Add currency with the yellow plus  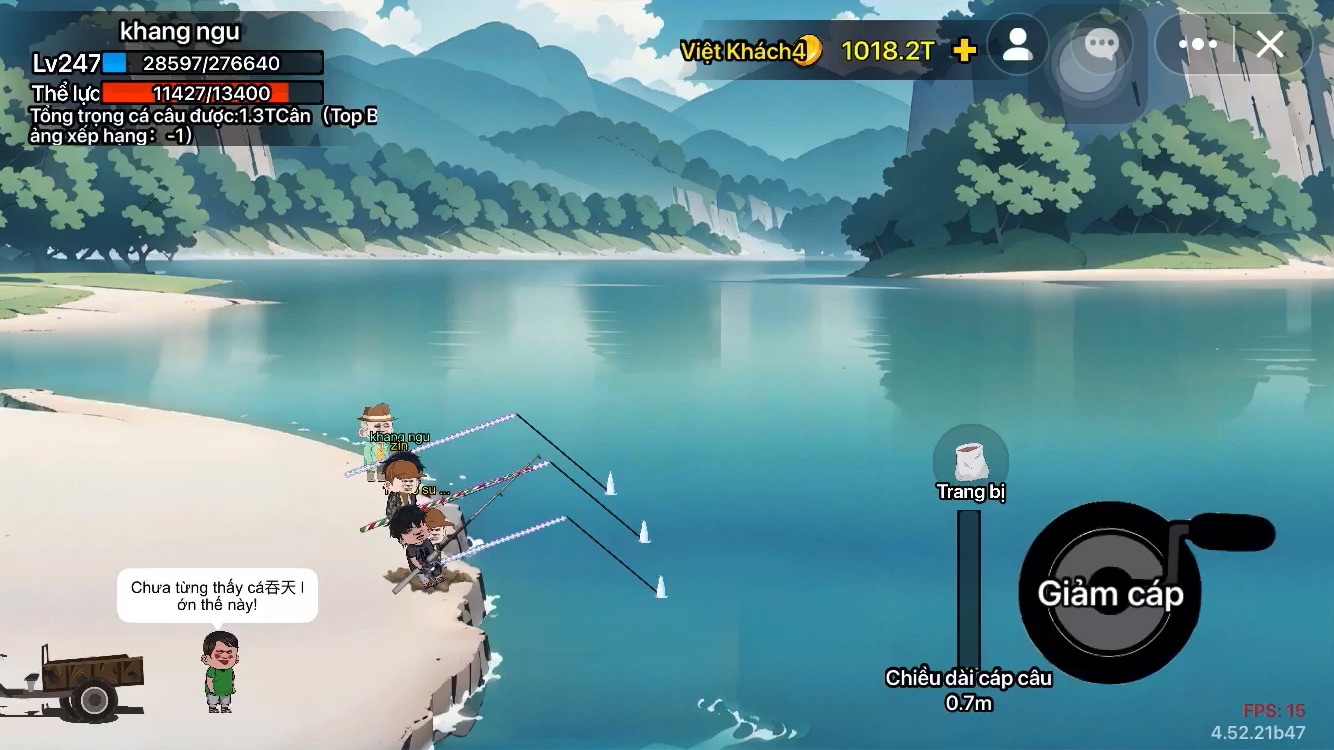[964, 51]
